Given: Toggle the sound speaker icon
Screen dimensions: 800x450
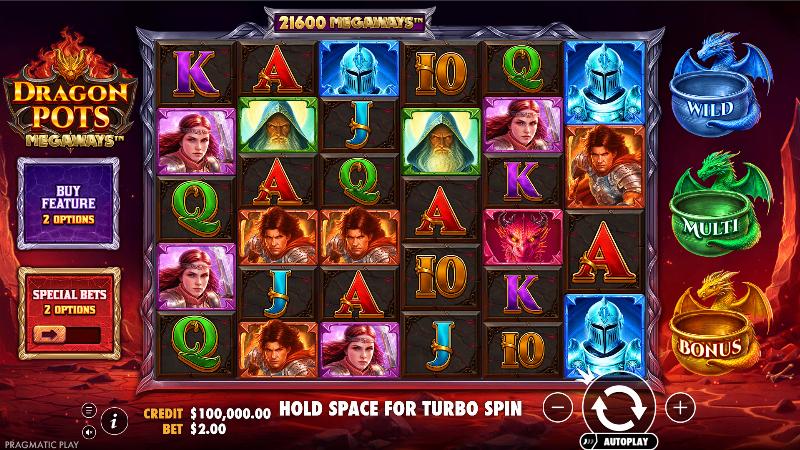Looking at the screenshot, I should click(88, 430).
